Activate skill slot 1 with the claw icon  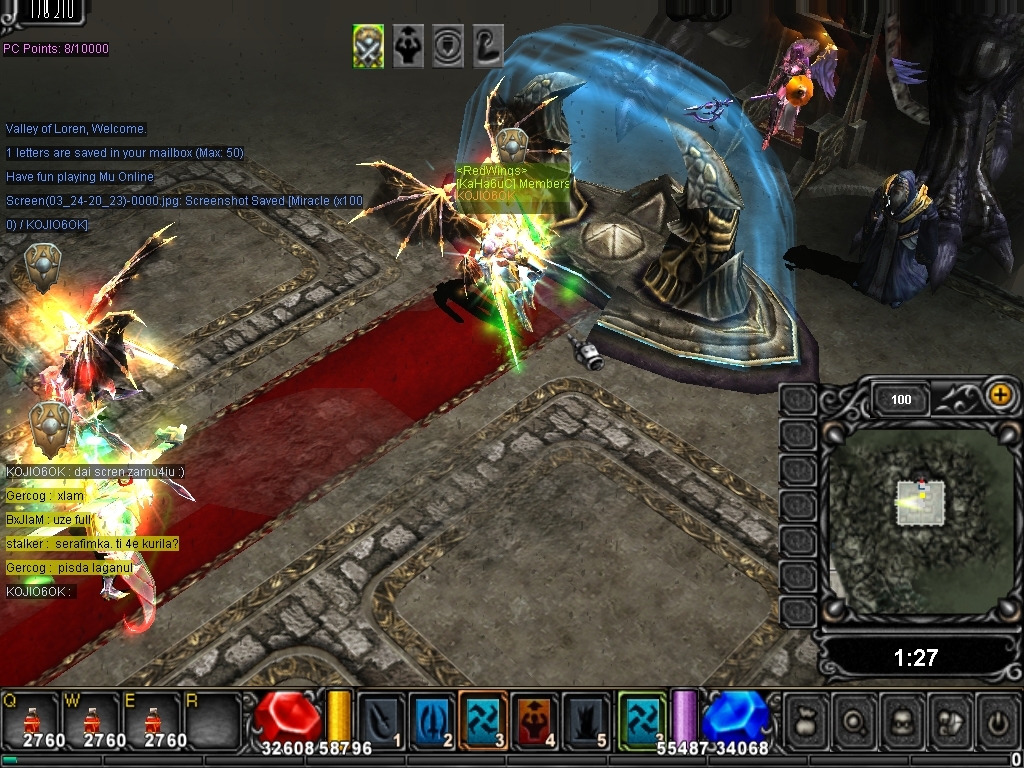tap(381, 720)
